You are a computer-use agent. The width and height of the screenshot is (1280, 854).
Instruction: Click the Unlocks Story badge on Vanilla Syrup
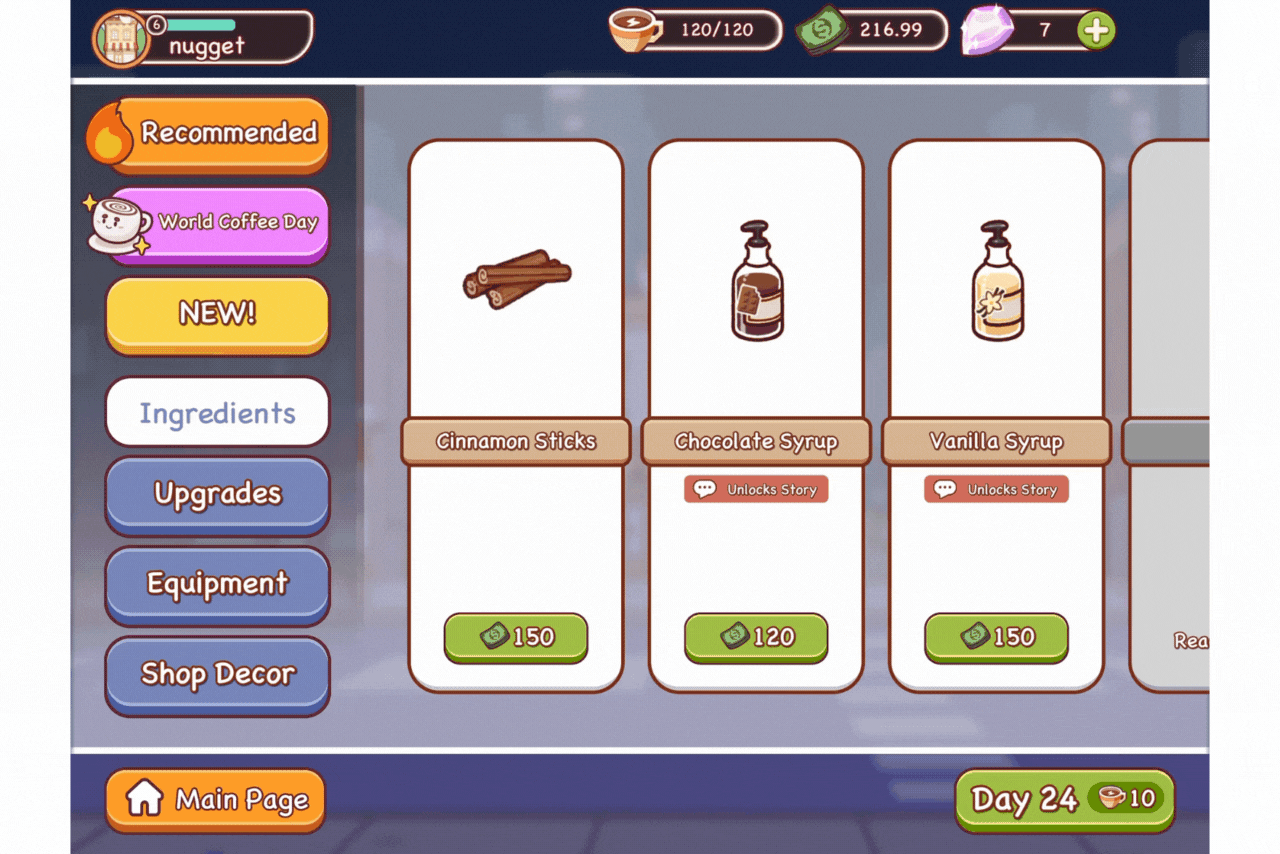[x=995, y=489]
